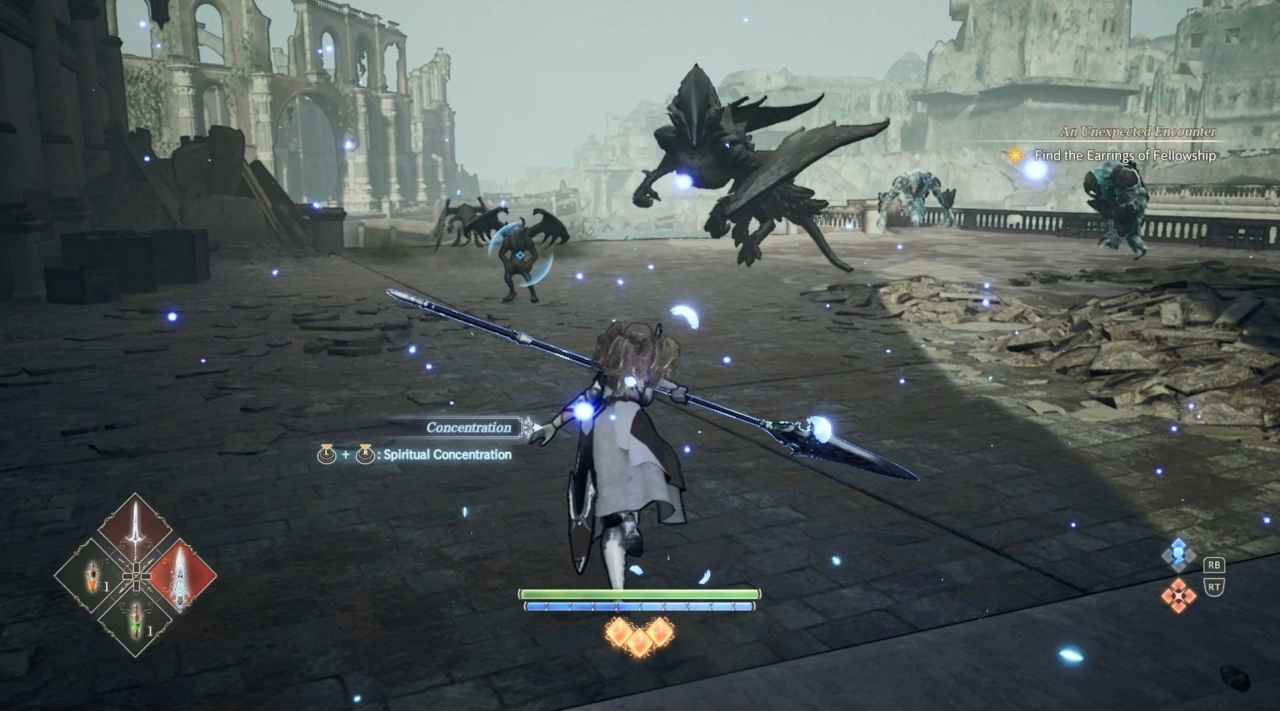
Task: Use the orange potion item slot
Action: (92, 576)
